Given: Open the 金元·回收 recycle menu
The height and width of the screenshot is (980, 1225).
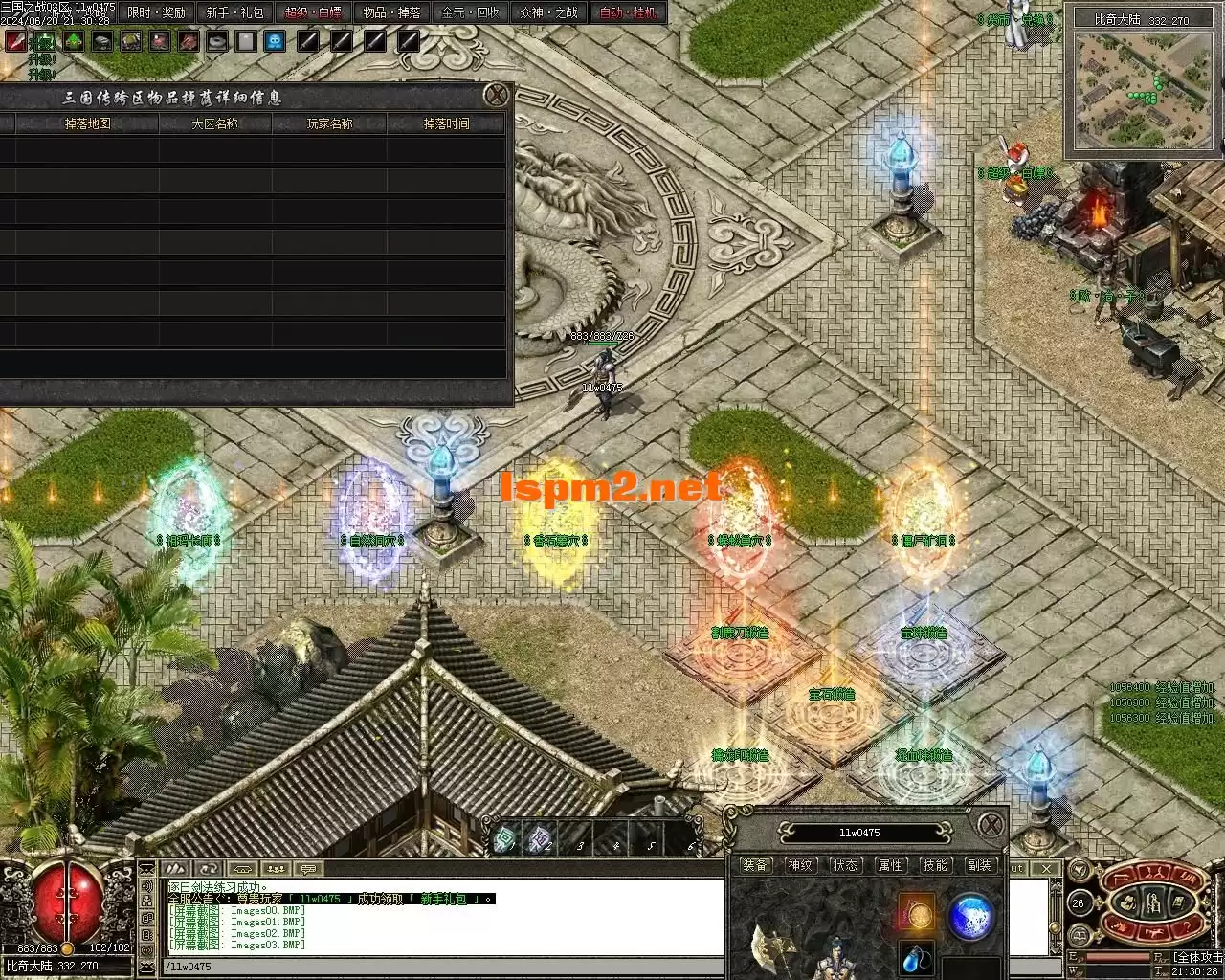Looking at the screenshot, I should click(470, 12).
